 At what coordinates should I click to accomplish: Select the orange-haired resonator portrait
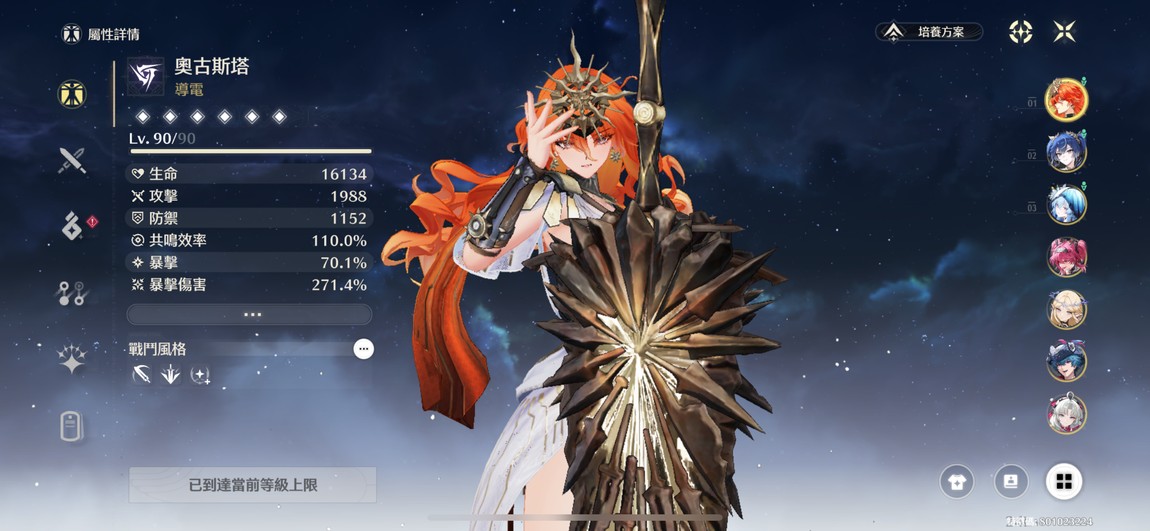click(1066, 99)
